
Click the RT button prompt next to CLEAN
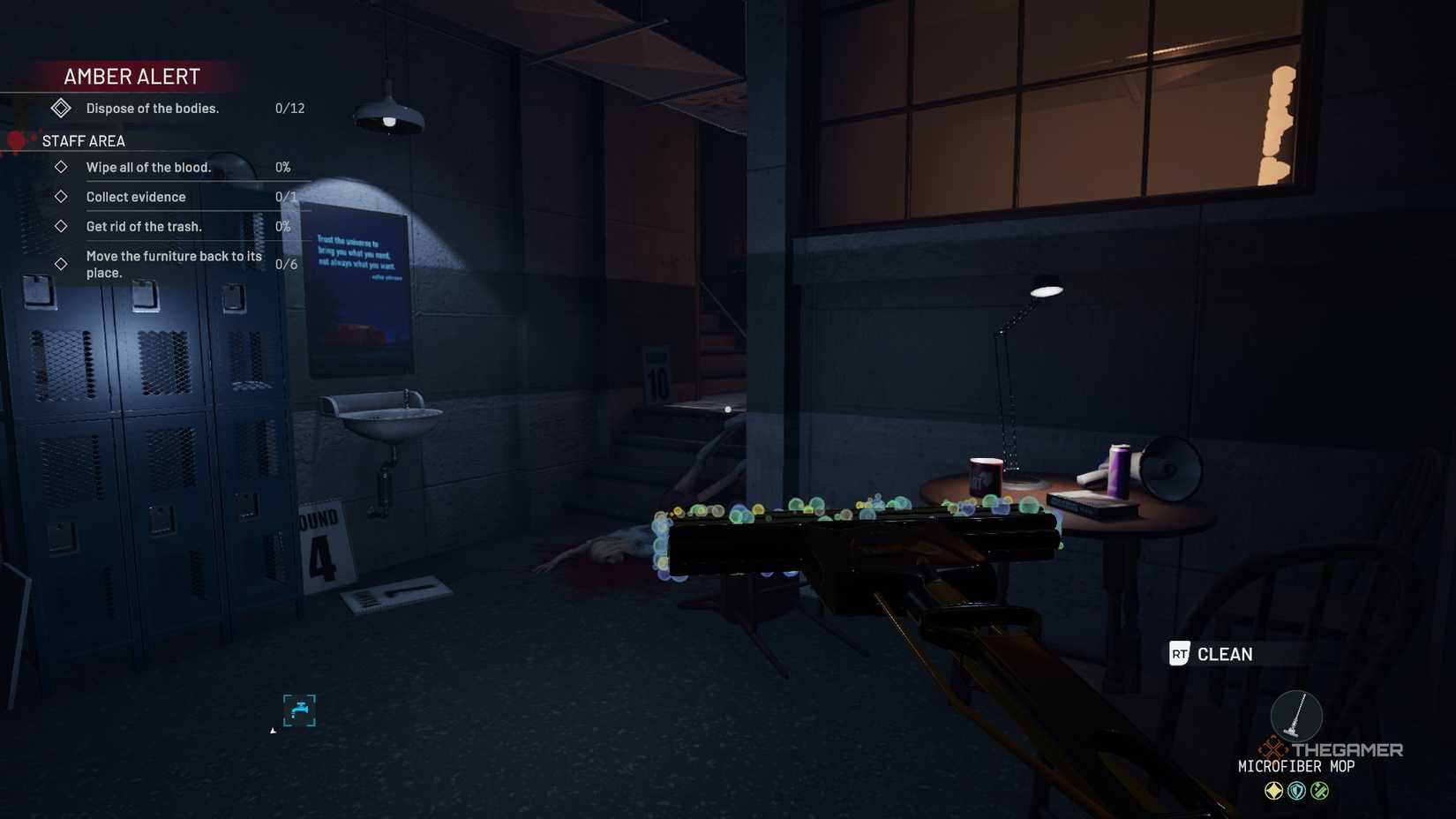1178,654
